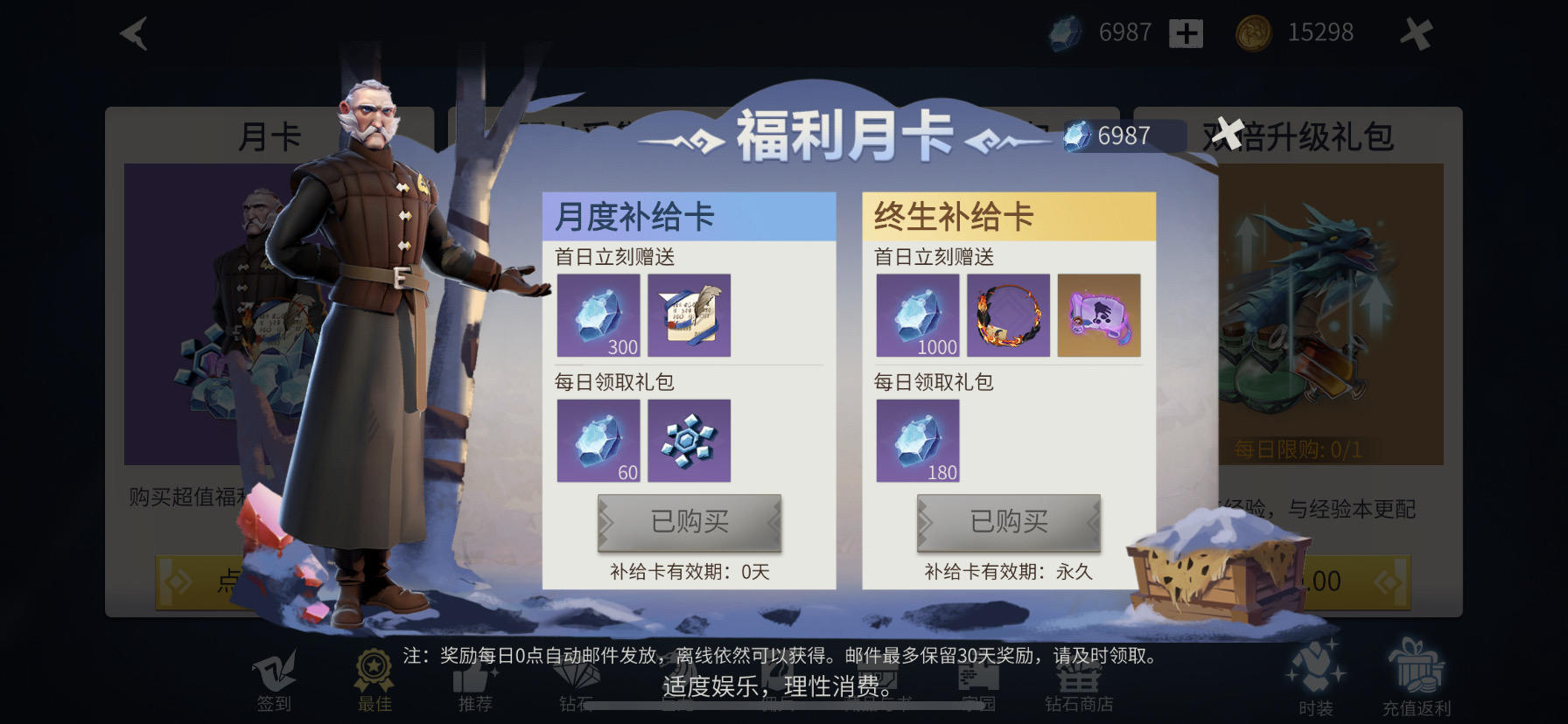
Task: Tap the back arrow at top left
Action: click(133, 33)
